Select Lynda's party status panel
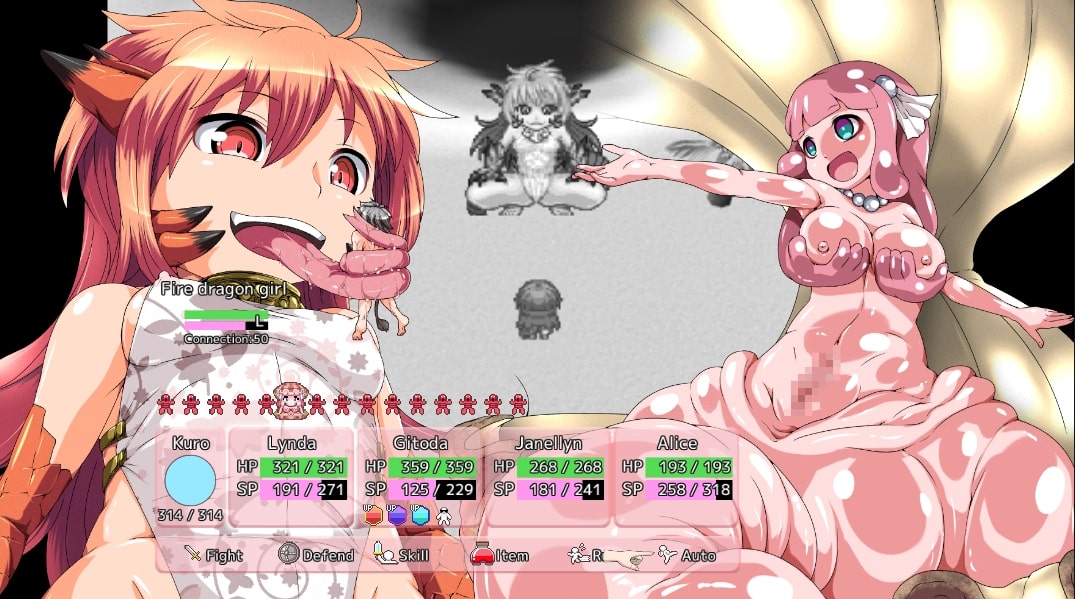The width and height of the screenshot is (1075, 599). tap(292, 477)
